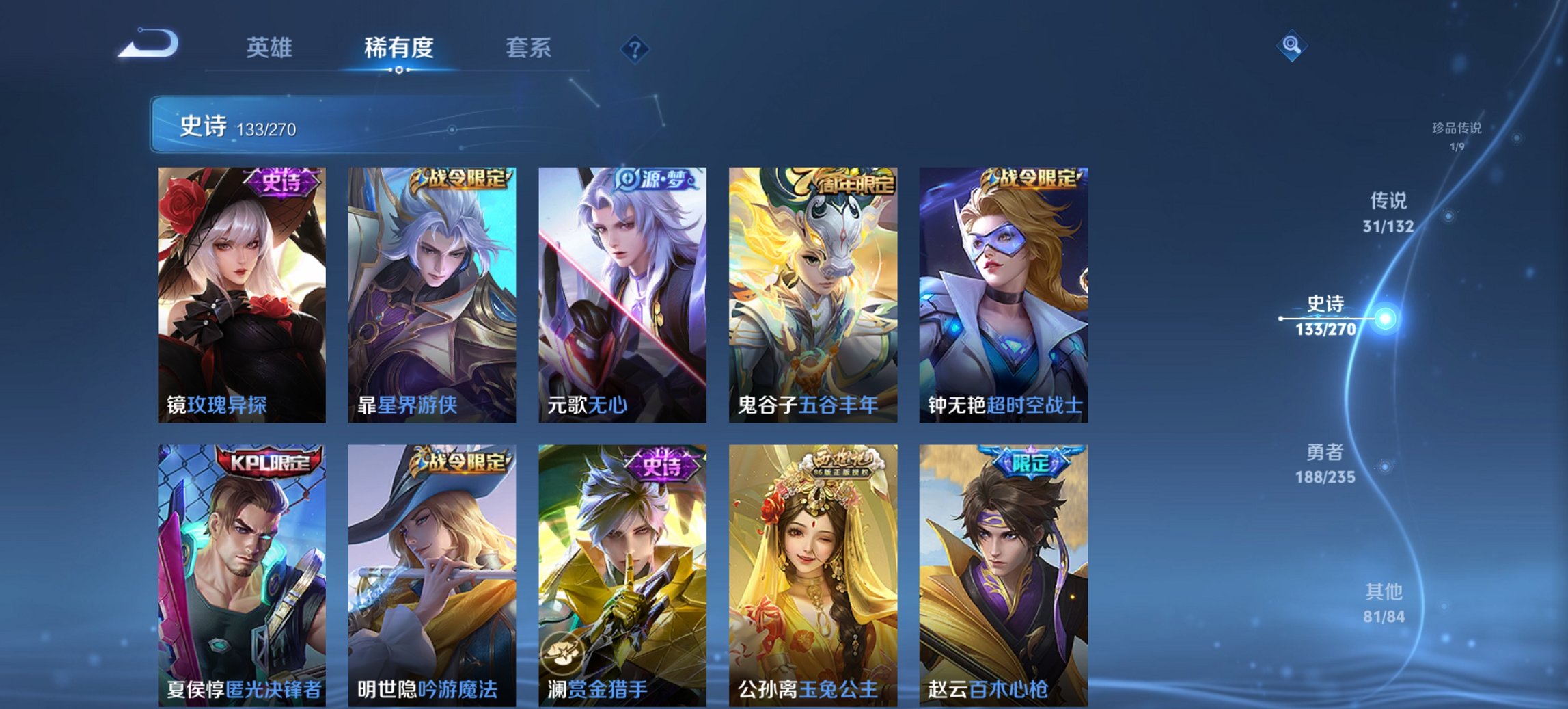Open the search magnifier icon

pyautogui.click(x=1293, y=43)
